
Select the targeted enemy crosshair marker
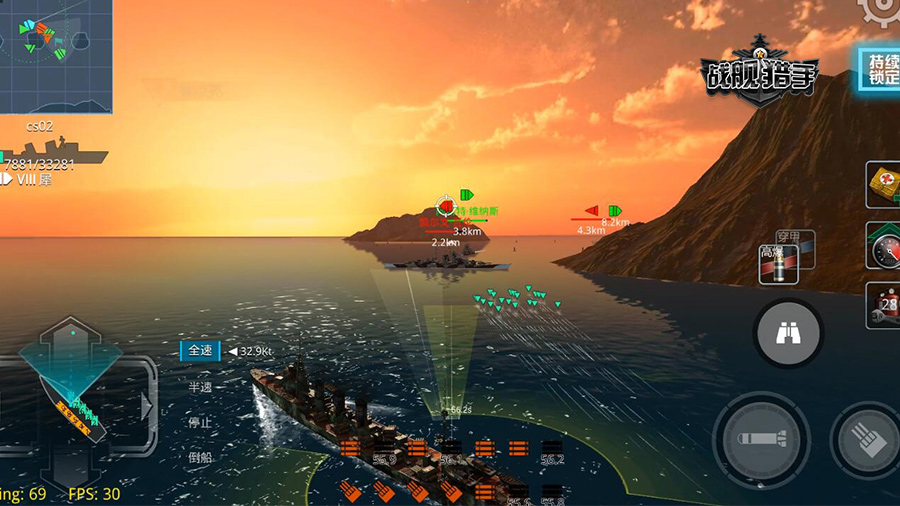[446, 205]
